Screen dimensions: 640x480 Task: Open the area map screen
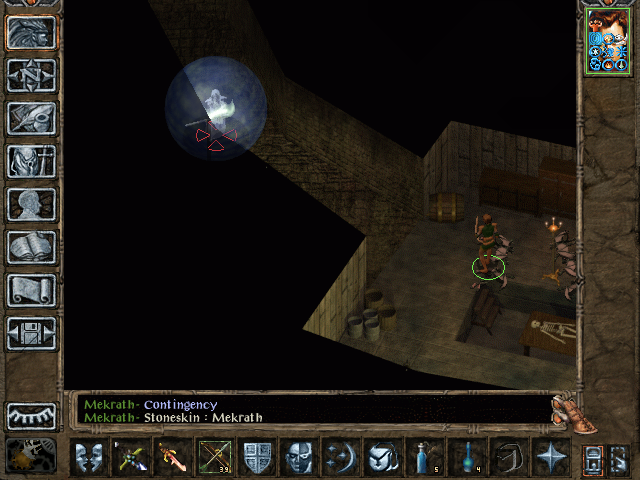point(31,75)
